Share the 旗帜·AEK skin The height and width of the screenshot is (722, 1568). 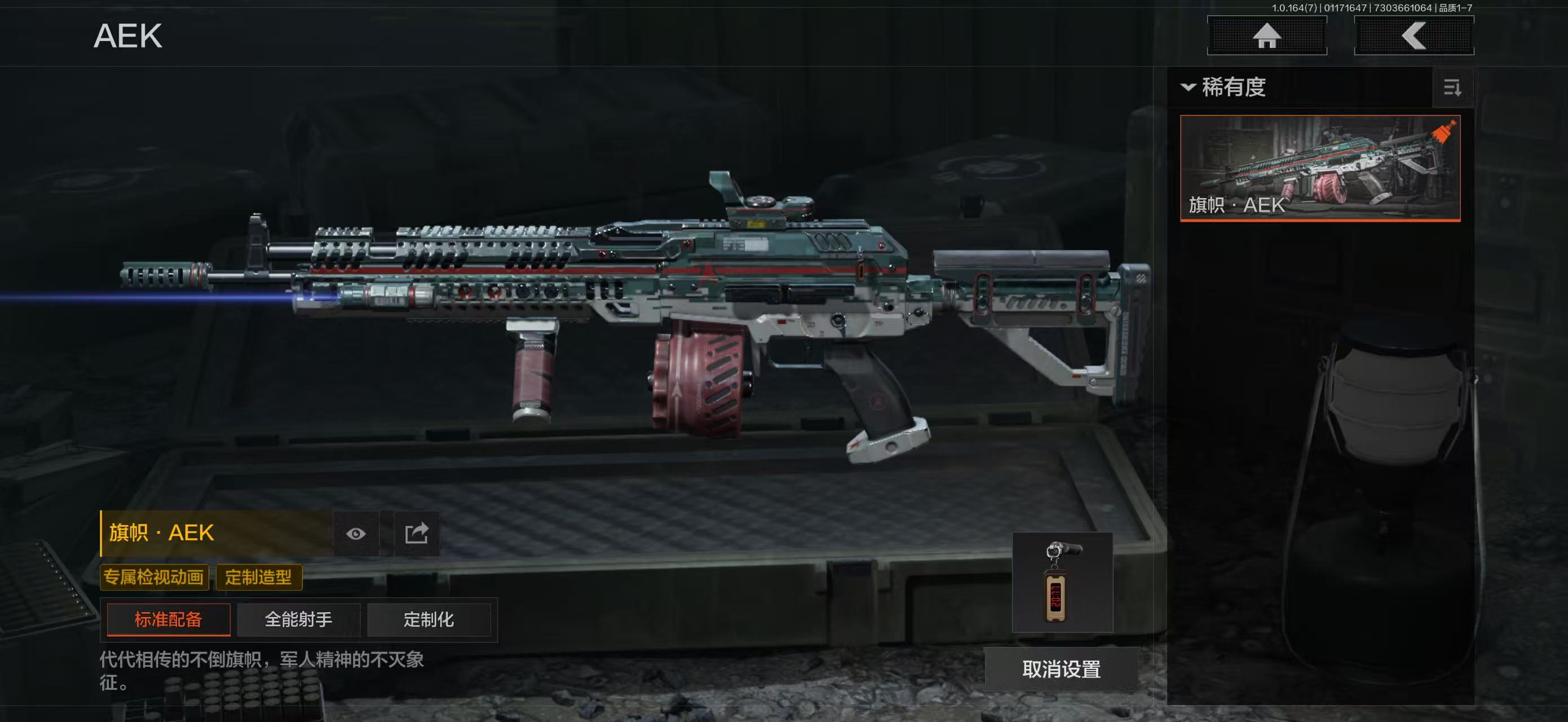click(x=417, y=534)
